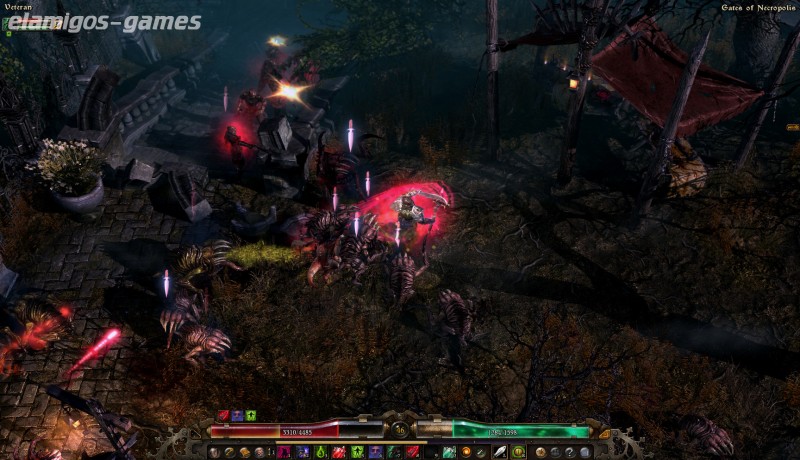This screenshot has height=460, width=800.
Task: Activate the orange orb skill
Action: [x=466, y=452]
